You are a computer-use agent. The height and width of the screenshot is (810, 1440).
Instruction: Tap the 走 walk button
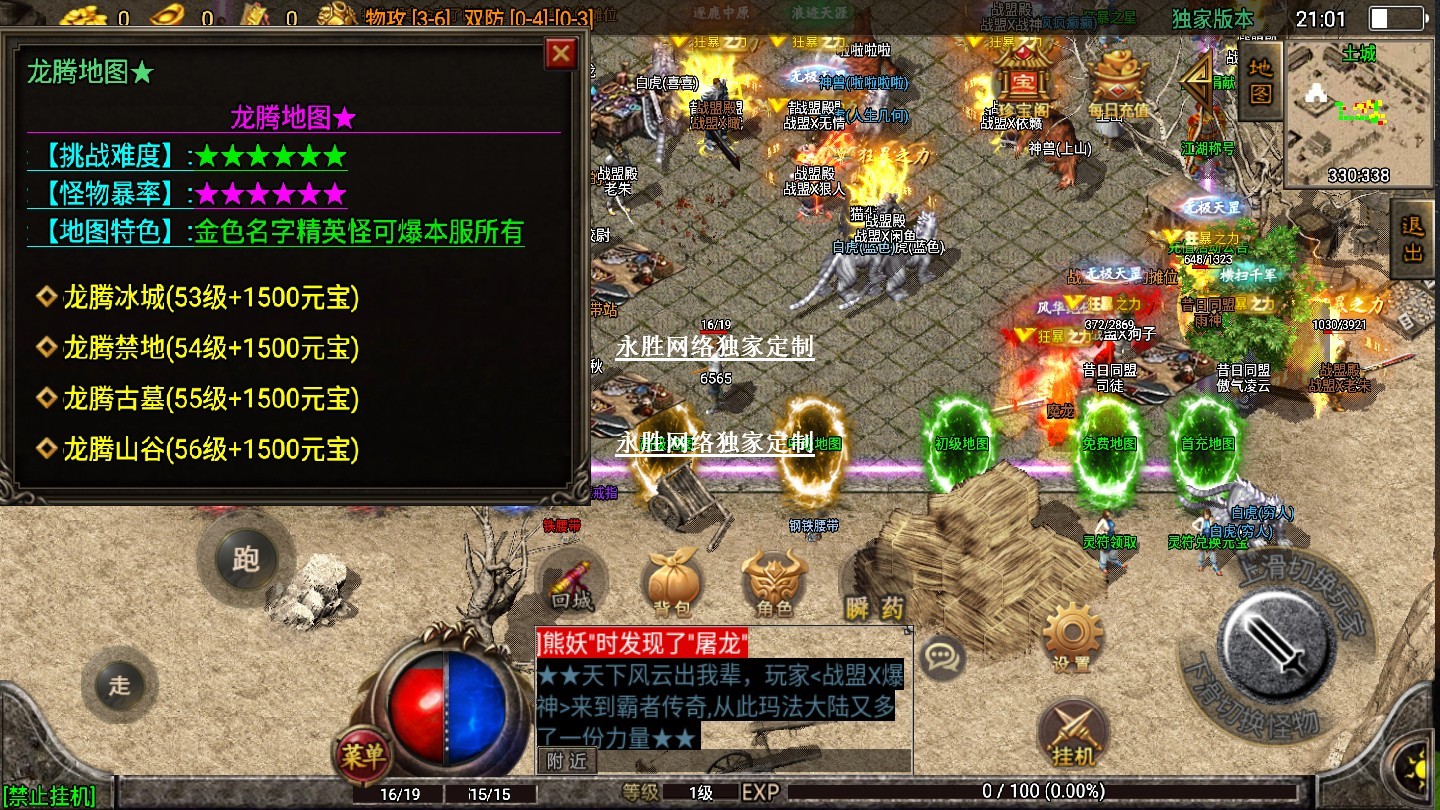coord(120,685)
